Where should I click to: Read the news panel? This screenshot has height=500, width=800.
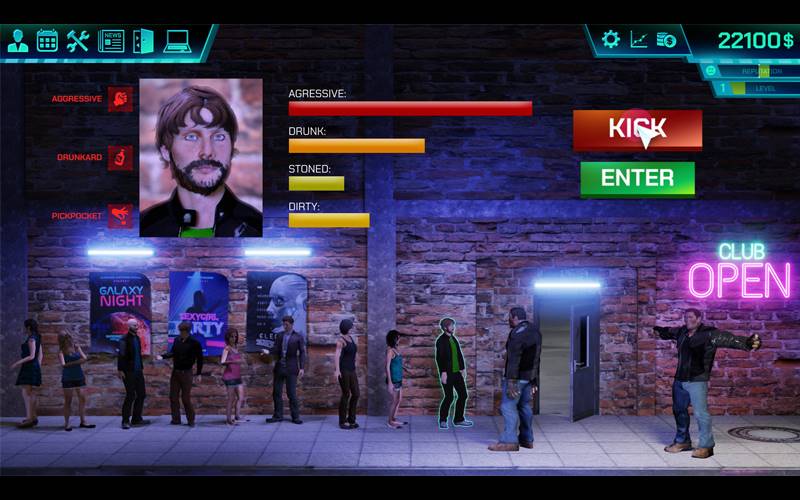pyautogui.click(x=111, y=41)
